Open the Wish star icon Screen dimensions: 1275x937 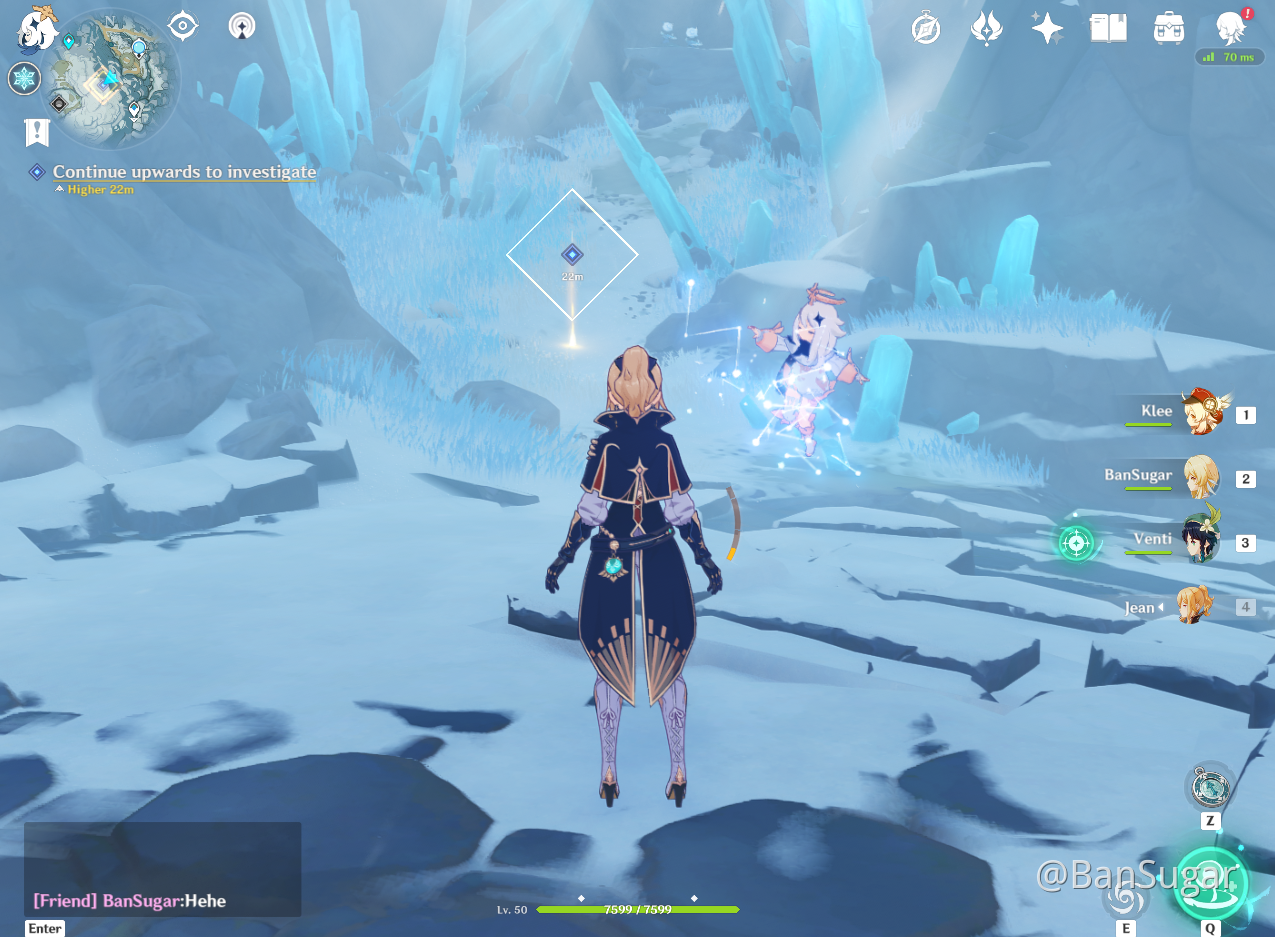tap(1047, 28)
